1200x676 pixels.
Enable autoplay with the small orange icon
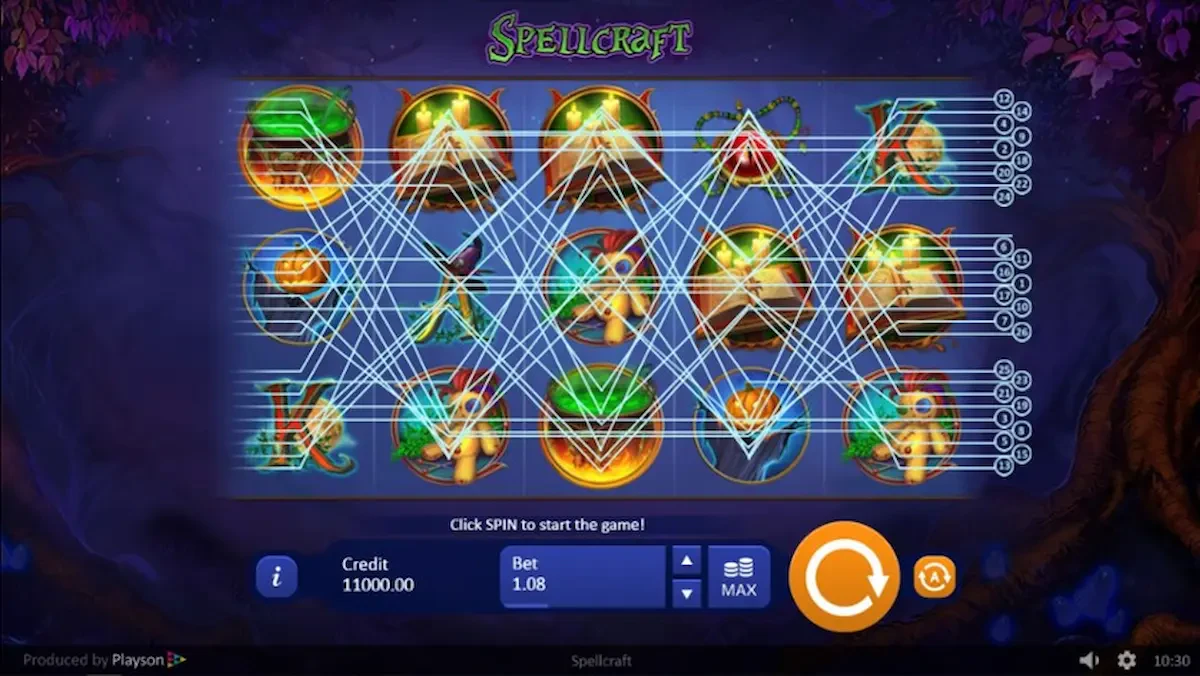(934, 577)
